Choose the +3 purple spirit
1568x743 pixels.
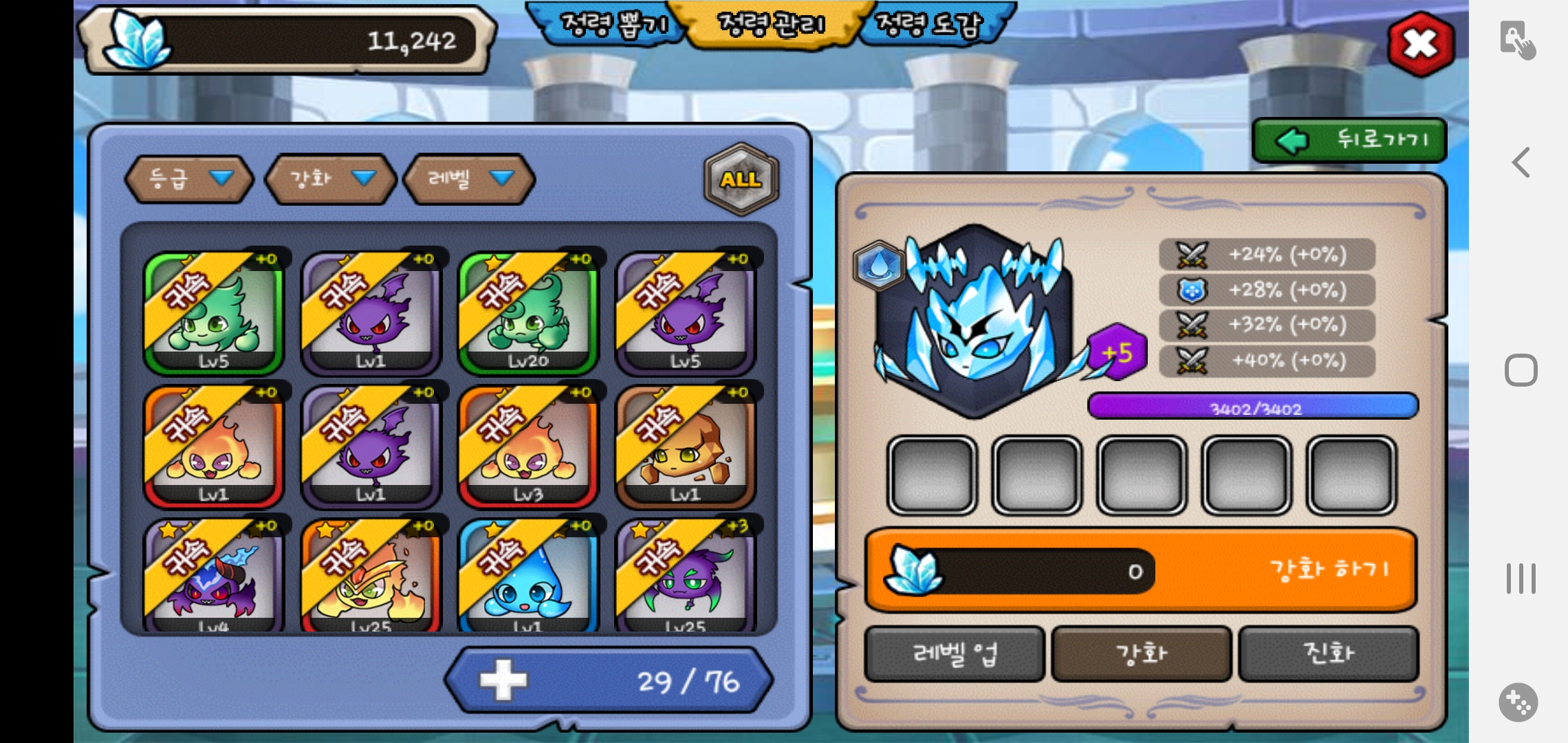pyautogui.click(x=685, y=578)
